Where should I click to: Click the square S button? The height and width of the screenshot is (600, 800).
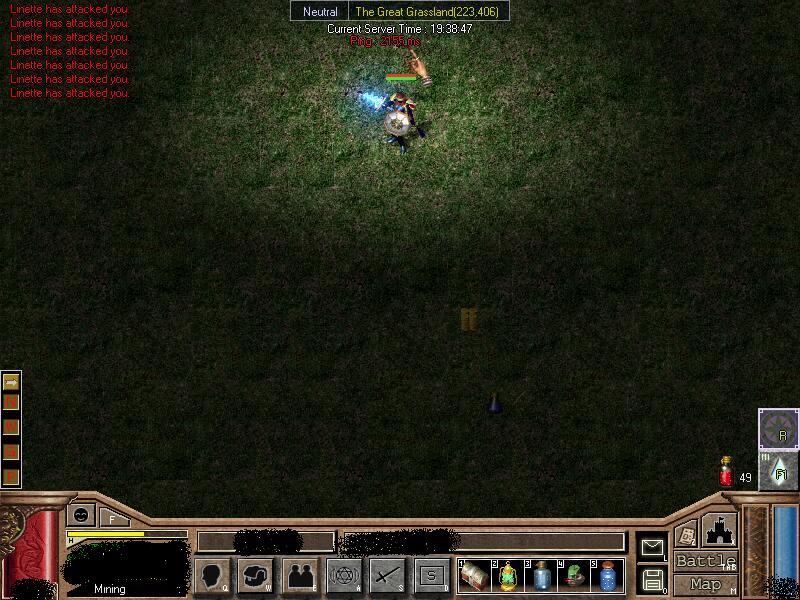(x=431, y=575)
